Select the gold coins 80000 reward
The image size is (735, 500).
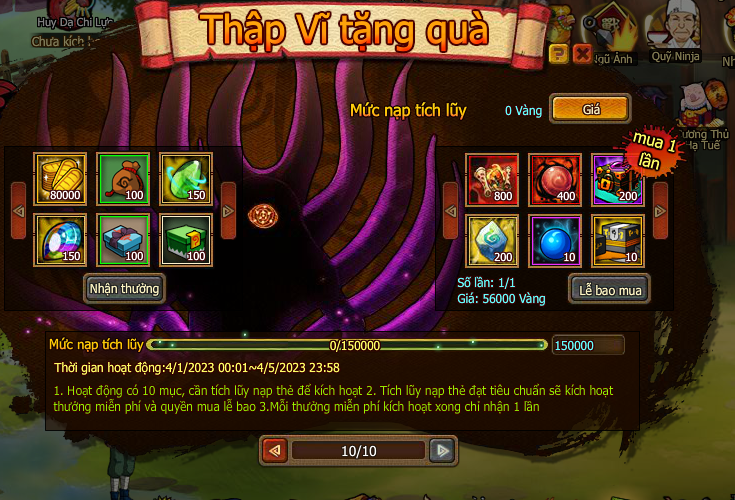click(x=59, y=178)
